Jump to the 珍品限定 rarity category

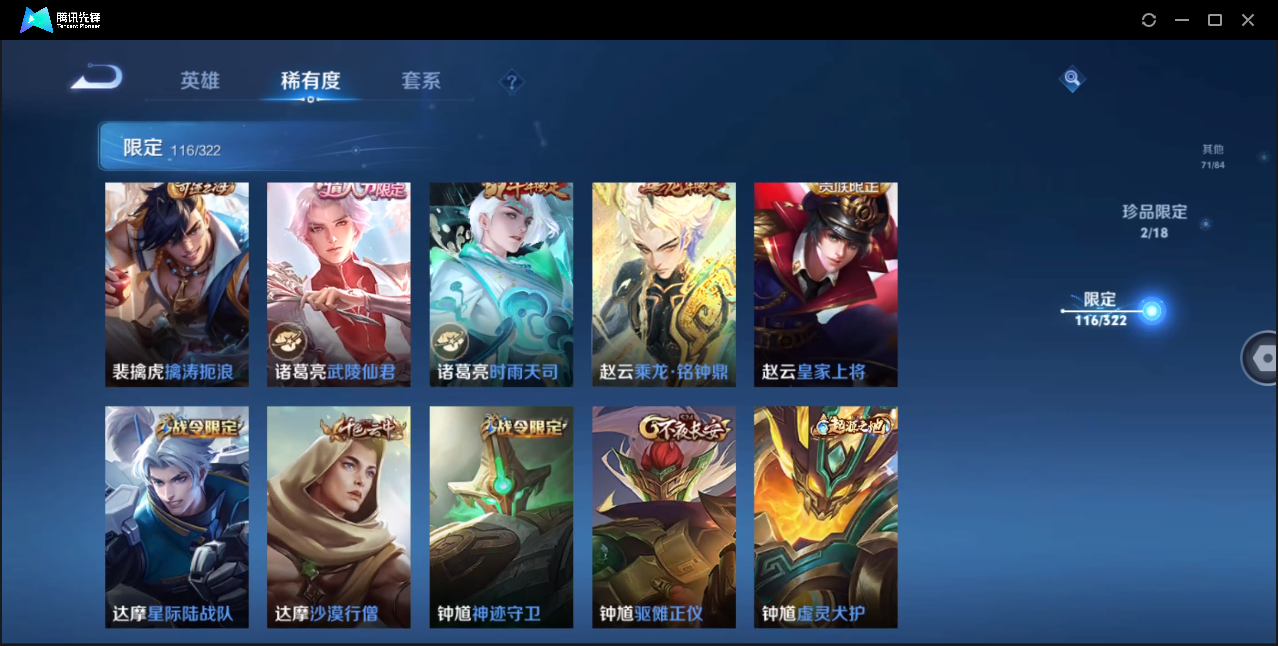tap(1154, 220)
